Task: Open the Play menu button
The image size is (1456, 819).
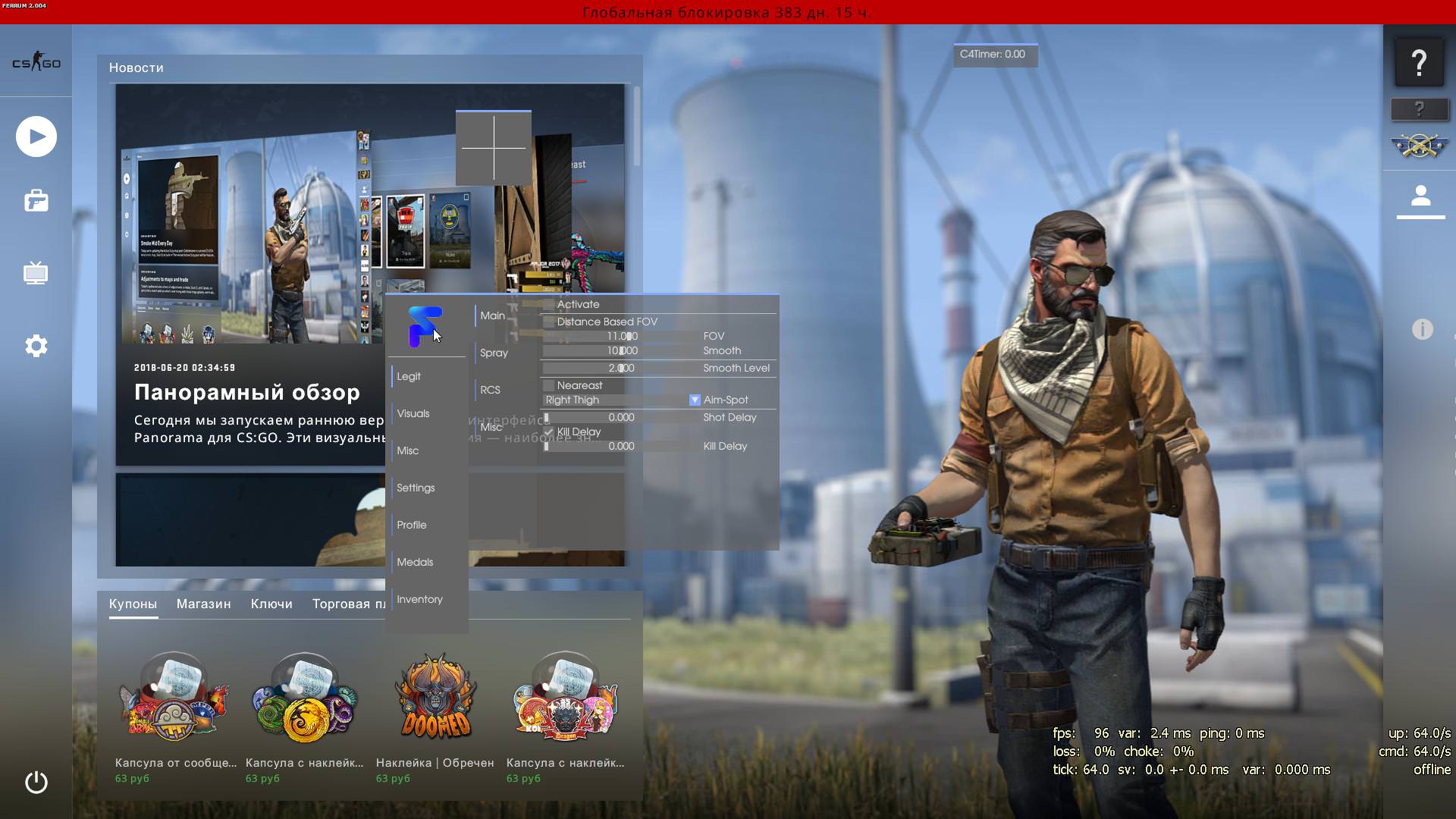Action: click(x=36, y=136)
